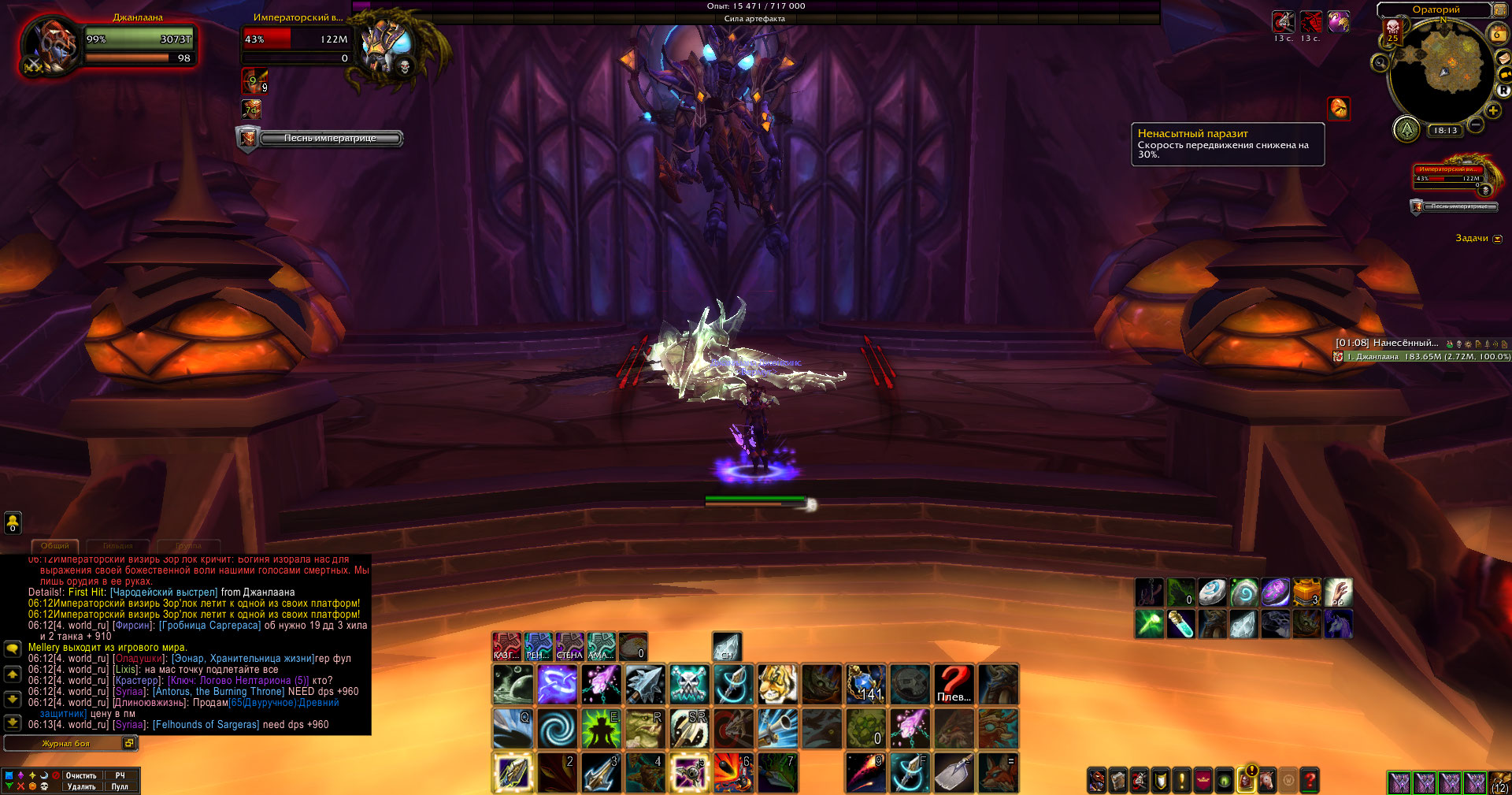Screen dimensions: 1512x795
Task: Click the Очистить raid marker button
Action: point(81,775)
